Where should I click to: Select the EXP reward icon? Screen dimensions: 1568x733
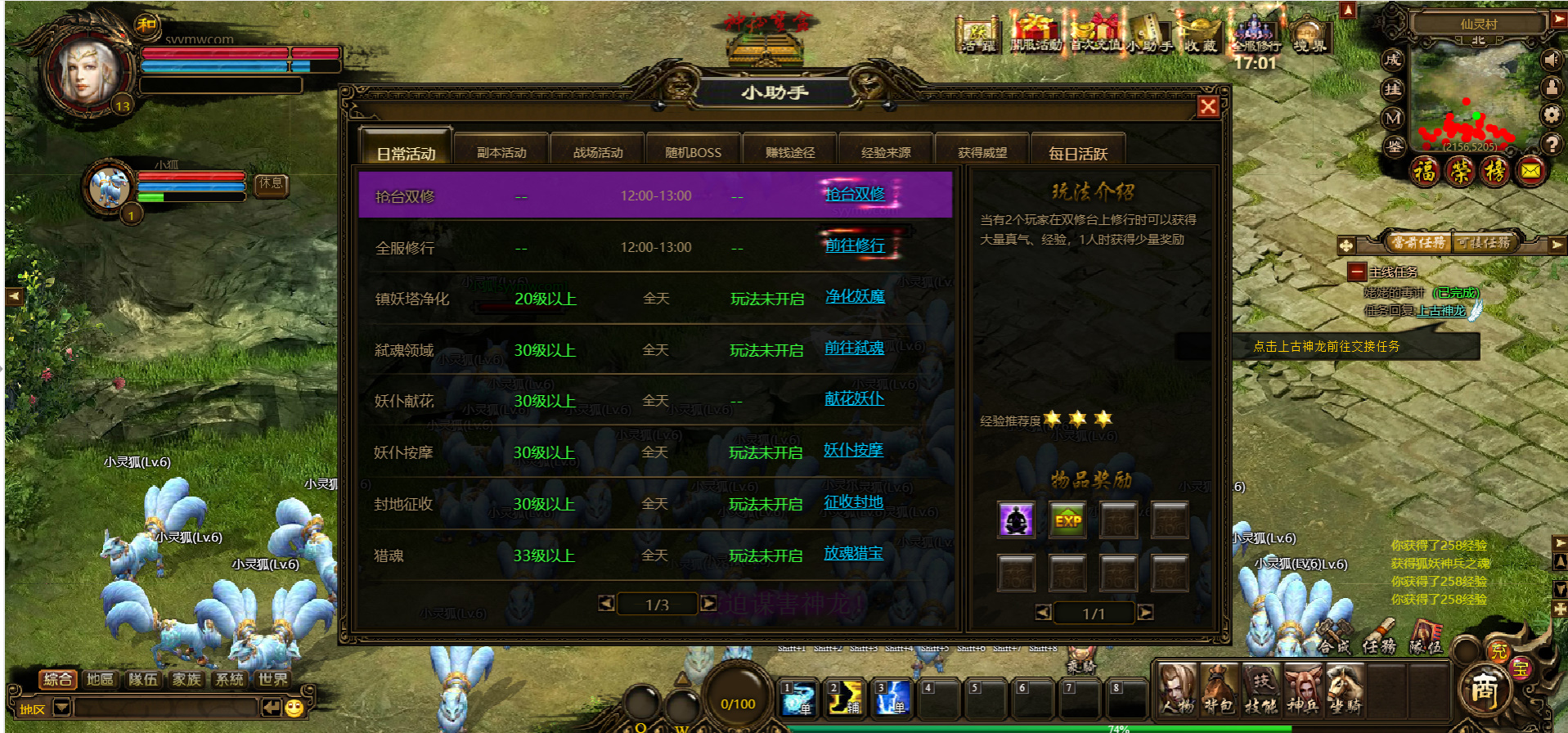1067,520
